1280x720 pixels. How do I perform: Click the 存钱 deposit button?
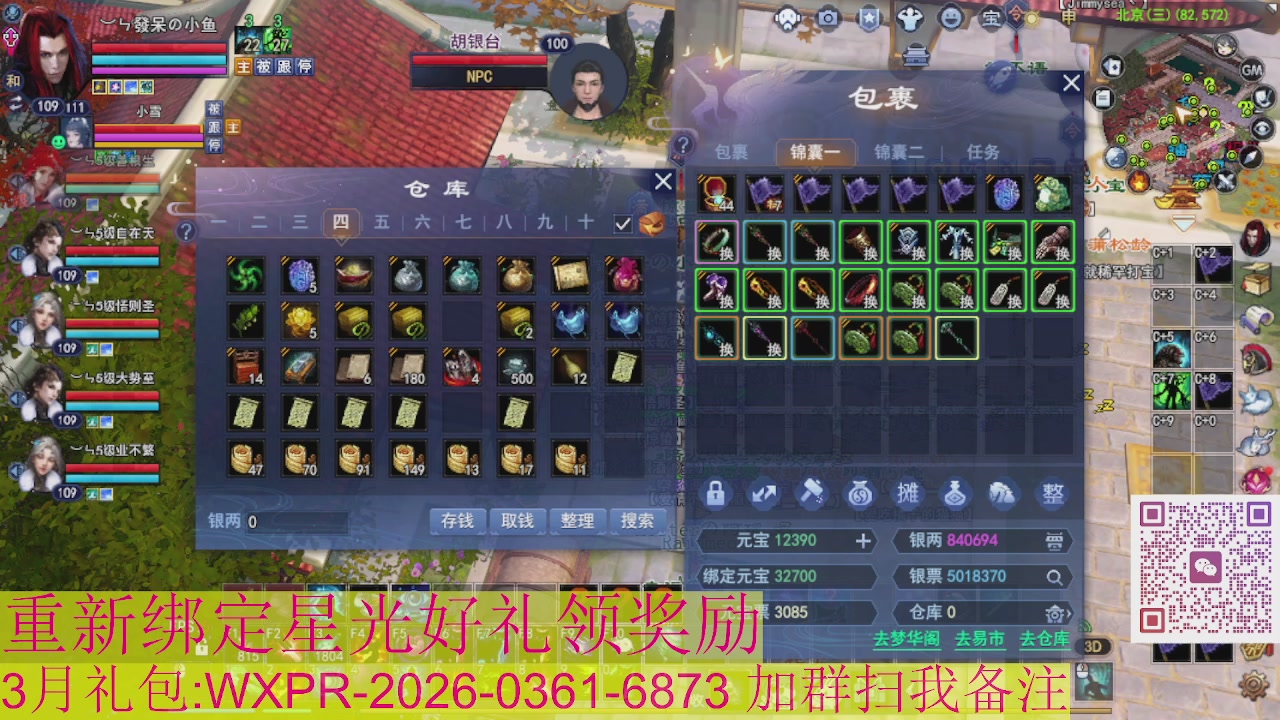(457, 521)
